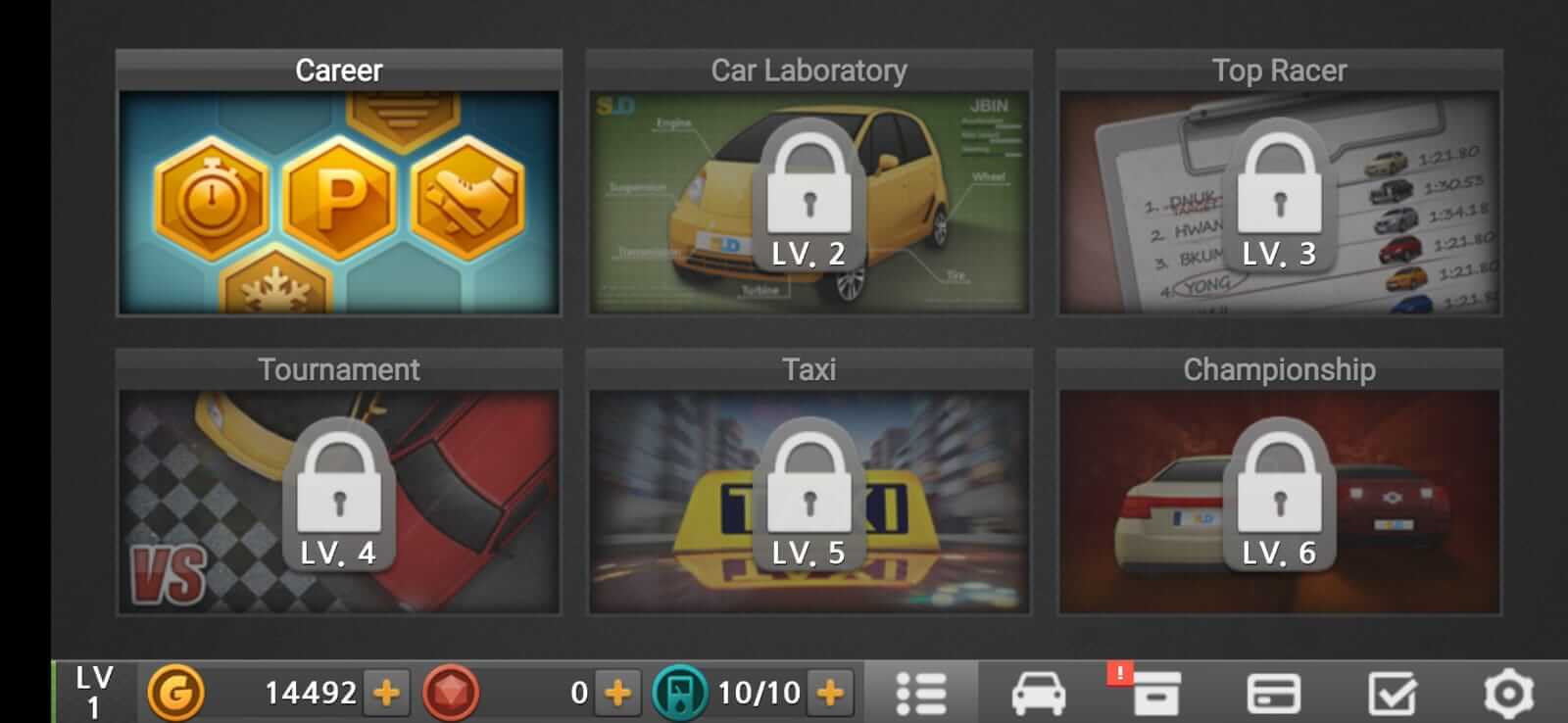Open the settings gear icon

coord(1509,696)
